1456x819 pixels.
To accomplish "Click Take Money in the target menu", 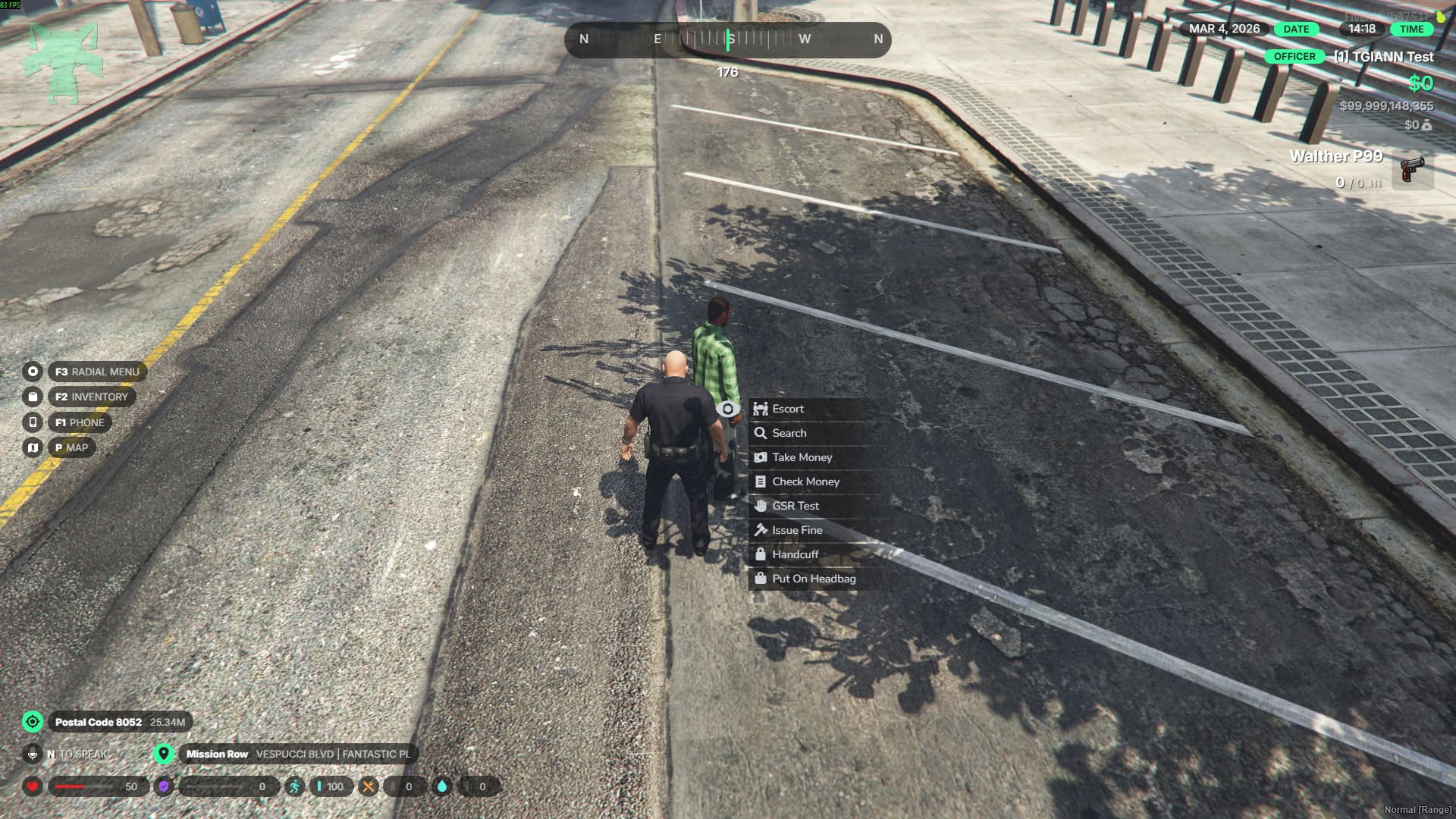I will pyautogui.click(x=802, y=457).
